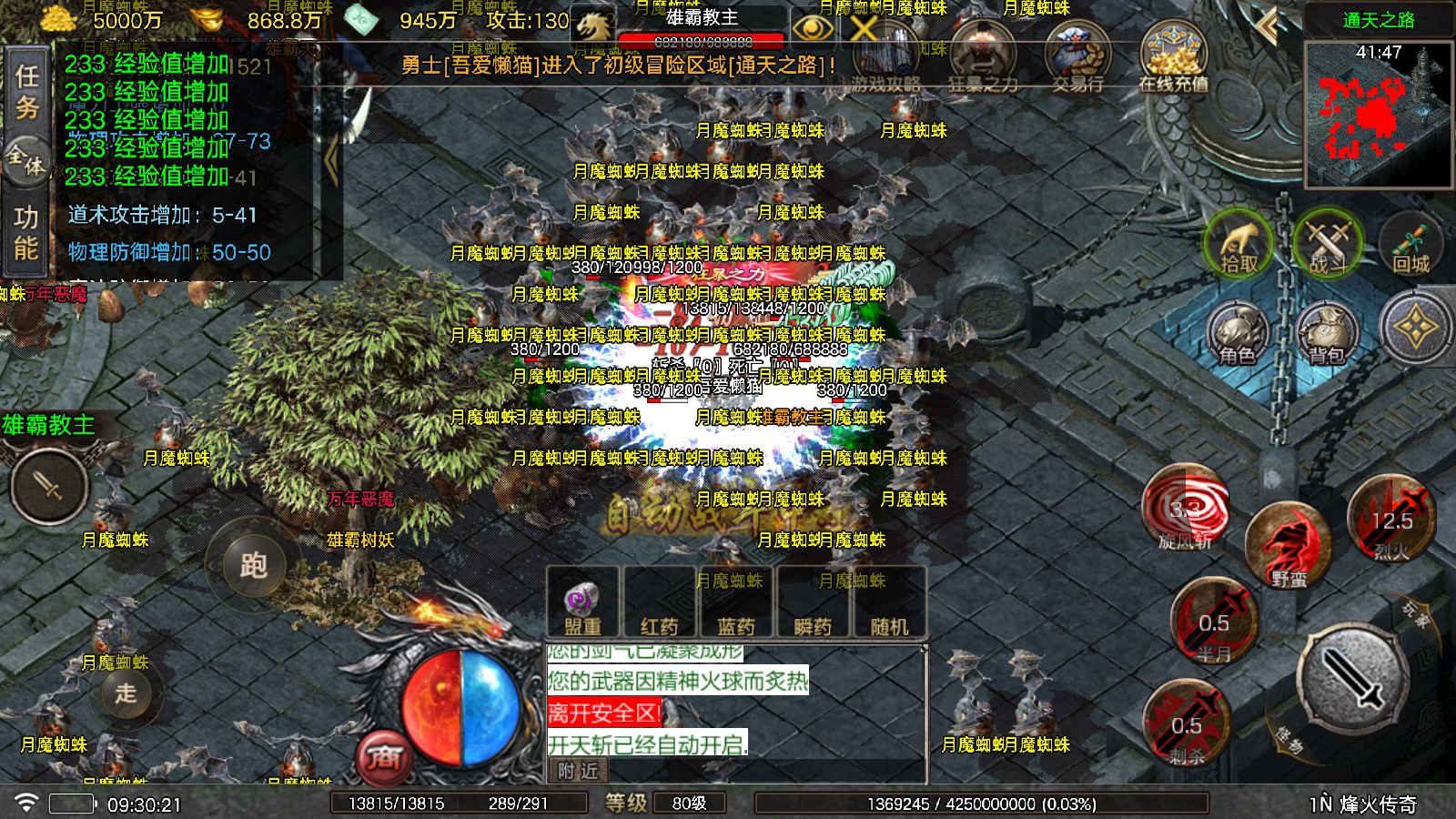Open 全体 chat channel selector
1456x819 pixels.
pyautogui.click(x=25, y=159)
